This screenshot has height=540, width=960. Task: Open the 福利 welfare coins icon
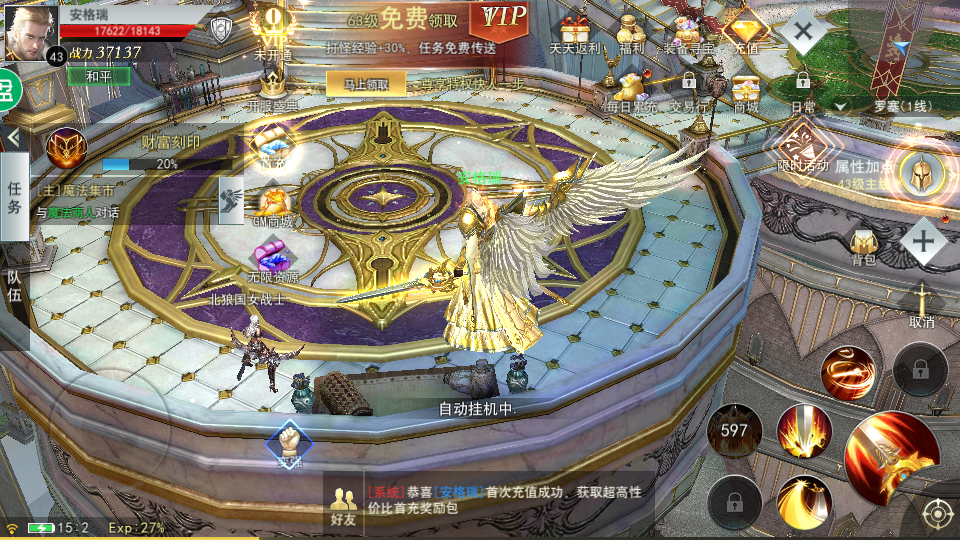coord(632,32)
